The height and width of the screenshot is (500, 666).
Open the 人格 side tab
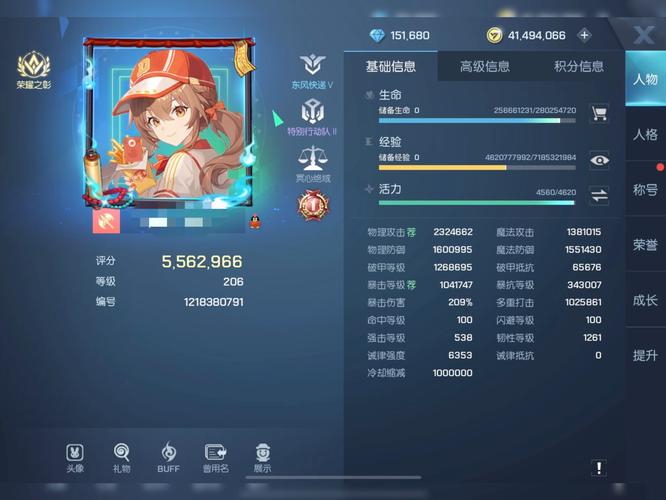[x=645, y=135]
